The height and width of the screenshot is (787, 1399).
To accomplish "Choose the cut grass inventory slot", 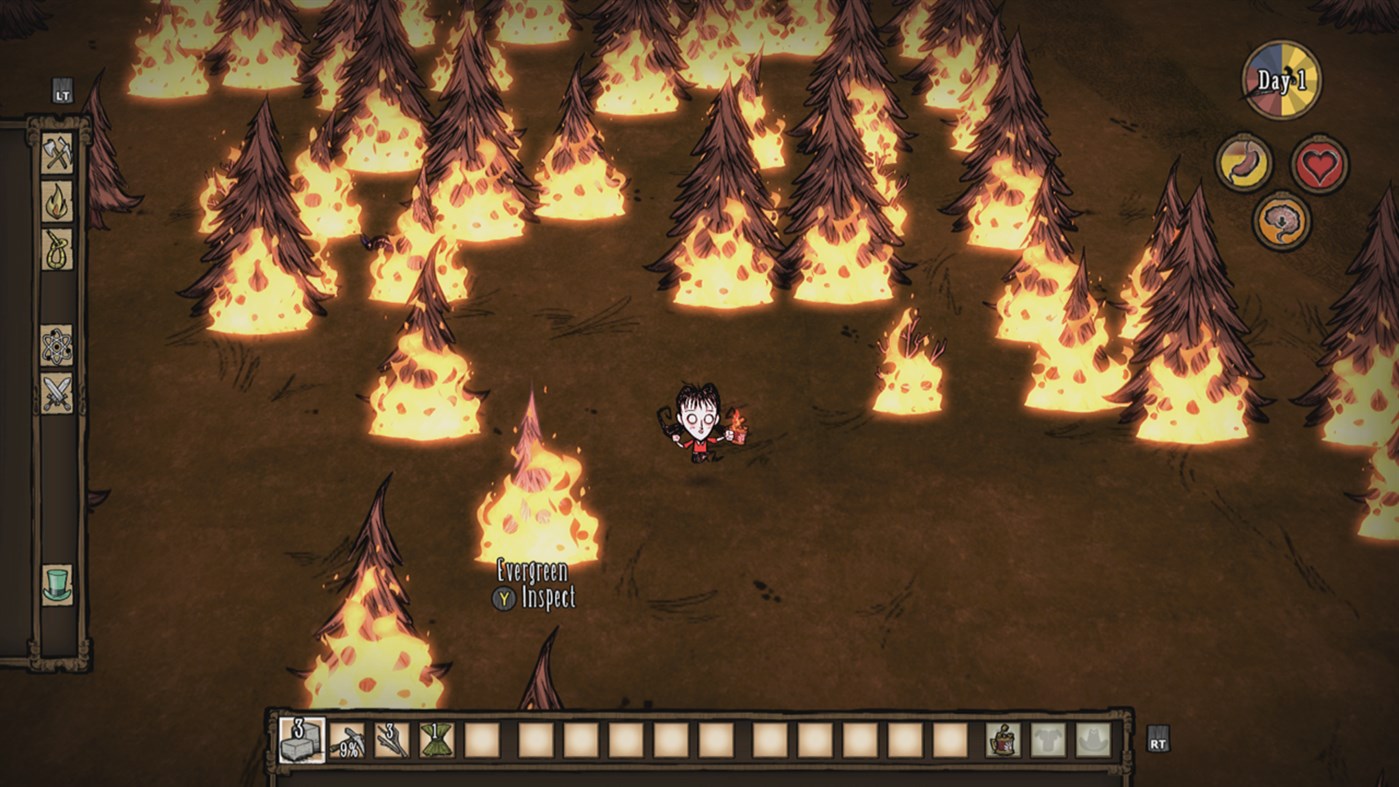I will 437,741.
